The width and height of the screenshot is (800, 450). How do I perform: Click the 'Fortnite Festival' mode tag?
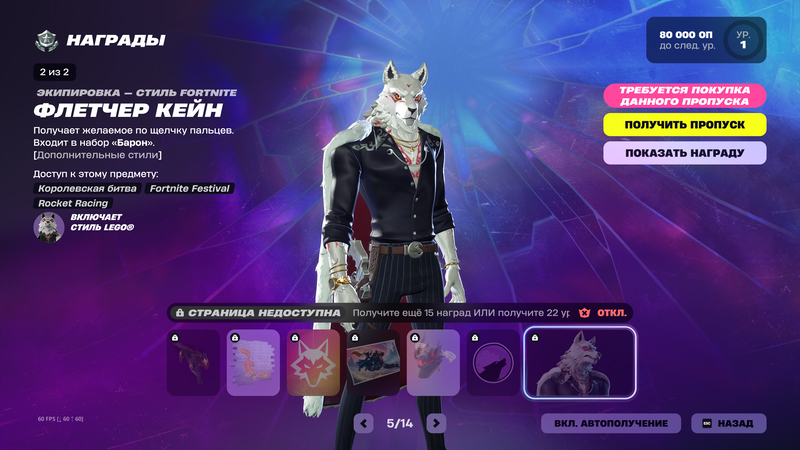click(x=190, y=188)
